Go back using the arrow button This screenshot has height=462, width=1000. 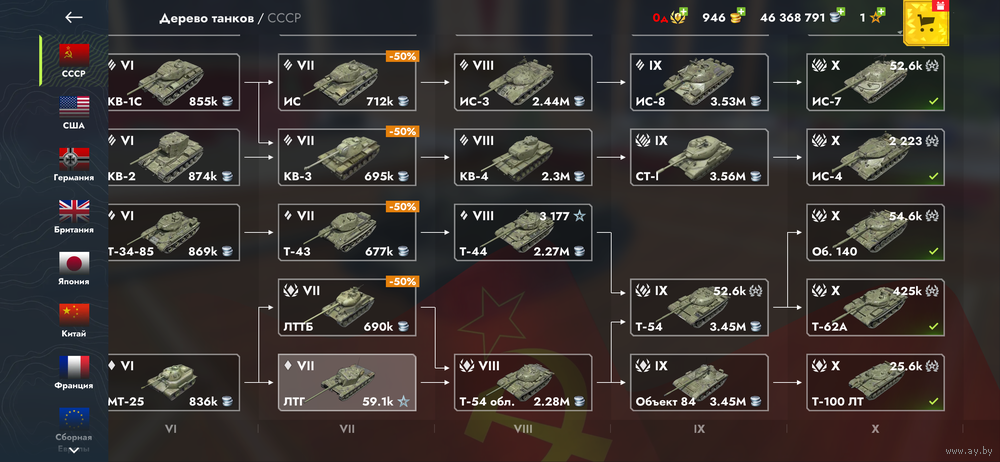pyautogui.click(x=73, y=17)
